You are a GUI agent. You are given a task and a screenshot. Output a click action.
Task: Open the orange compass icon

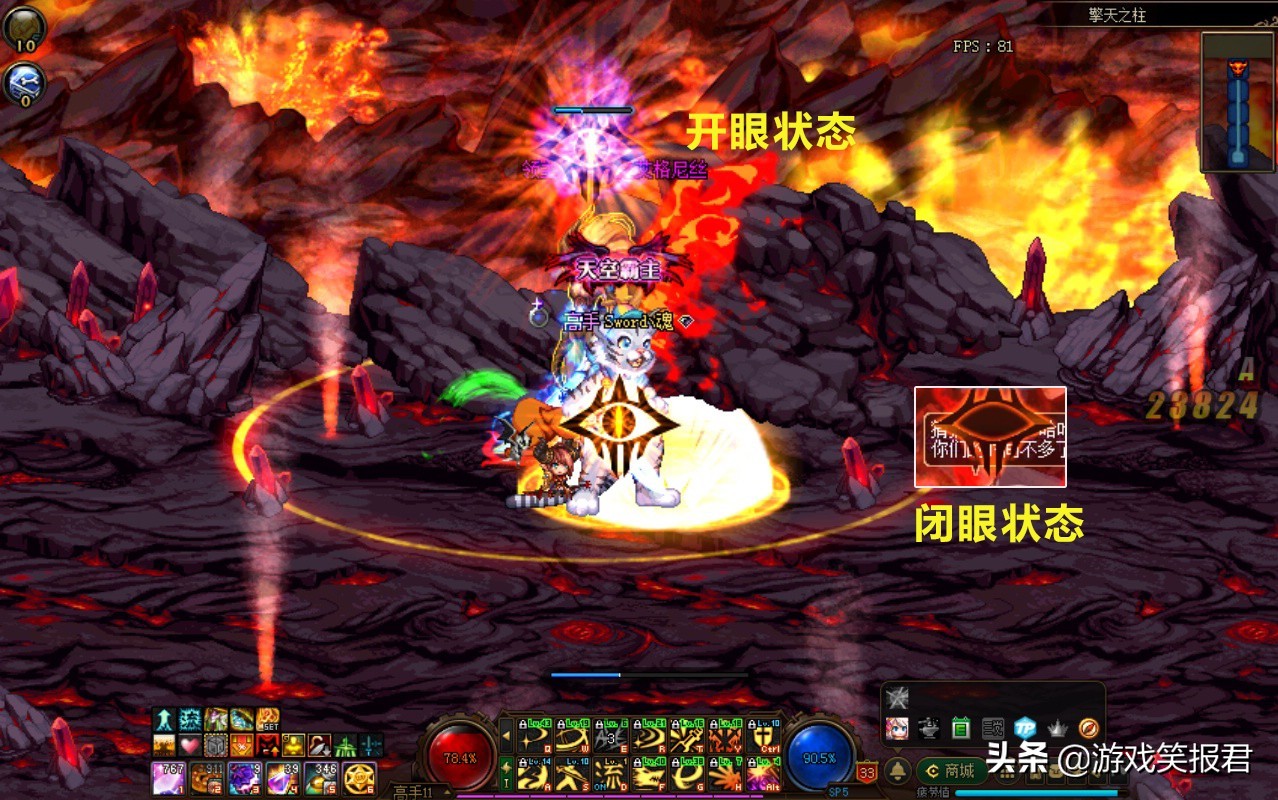point(1088,728)
